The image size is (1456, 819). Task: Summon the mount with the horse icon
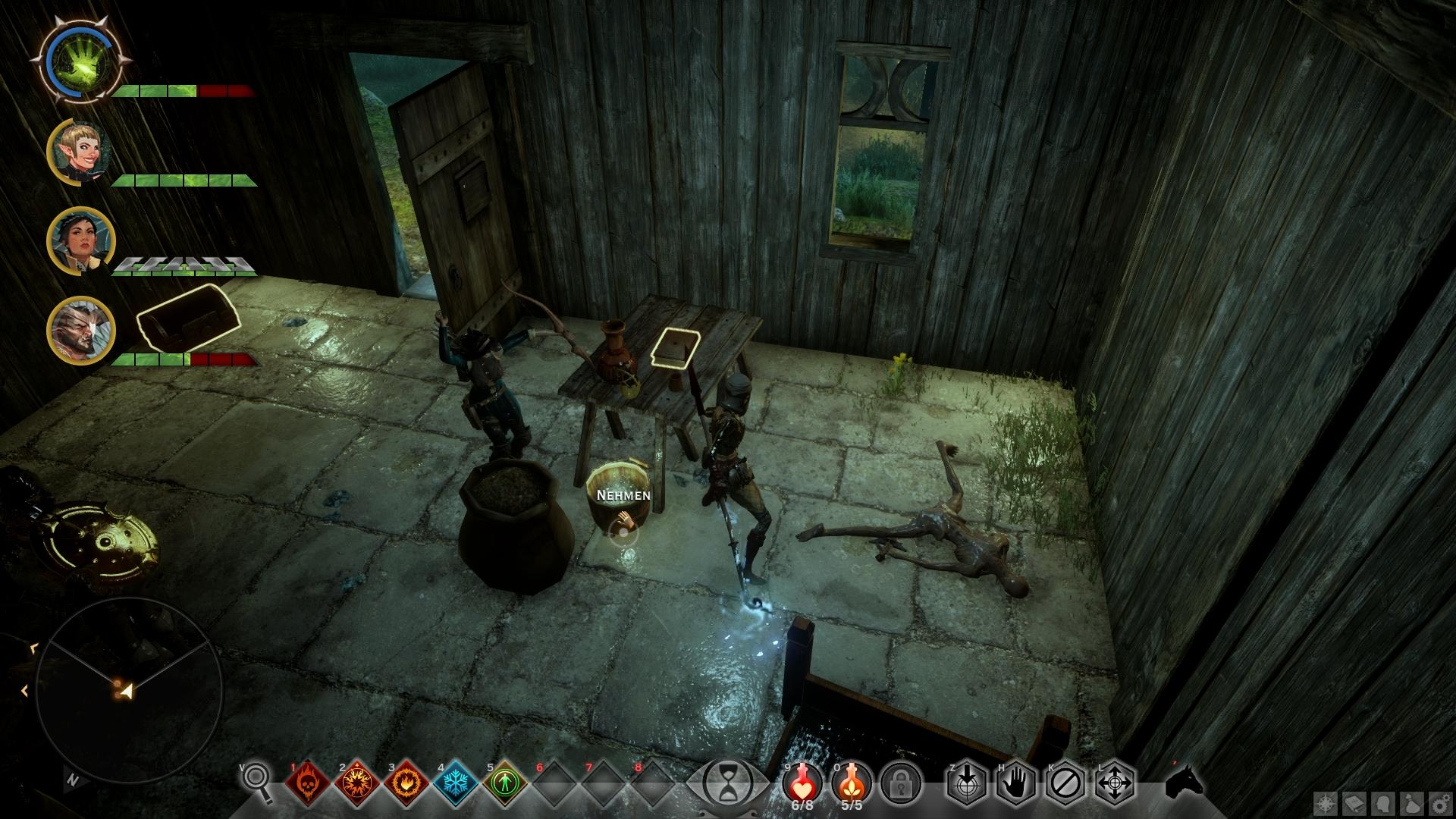(x=1184, y=781)
